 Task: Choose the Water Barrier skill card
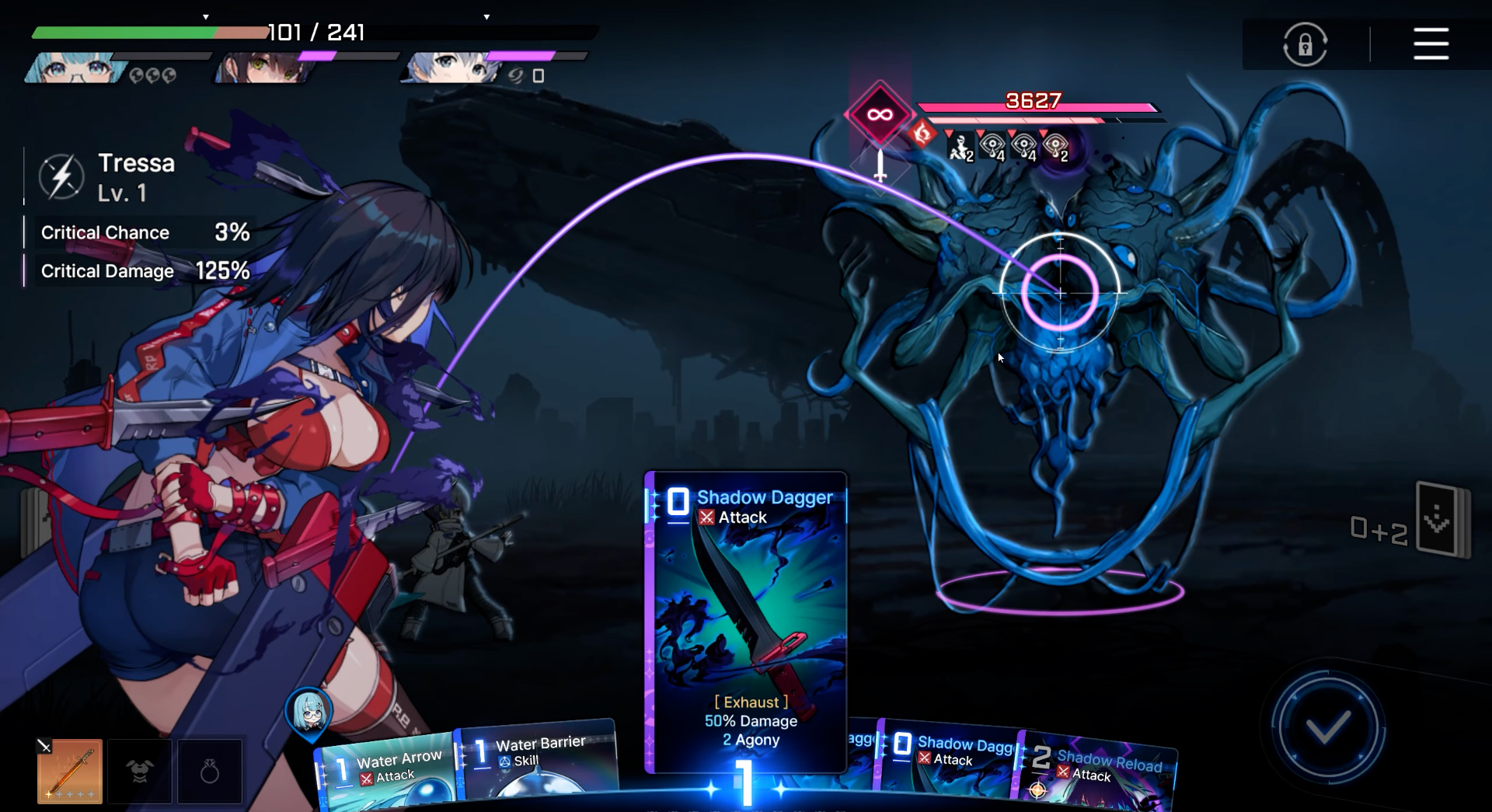pos(538,761)
